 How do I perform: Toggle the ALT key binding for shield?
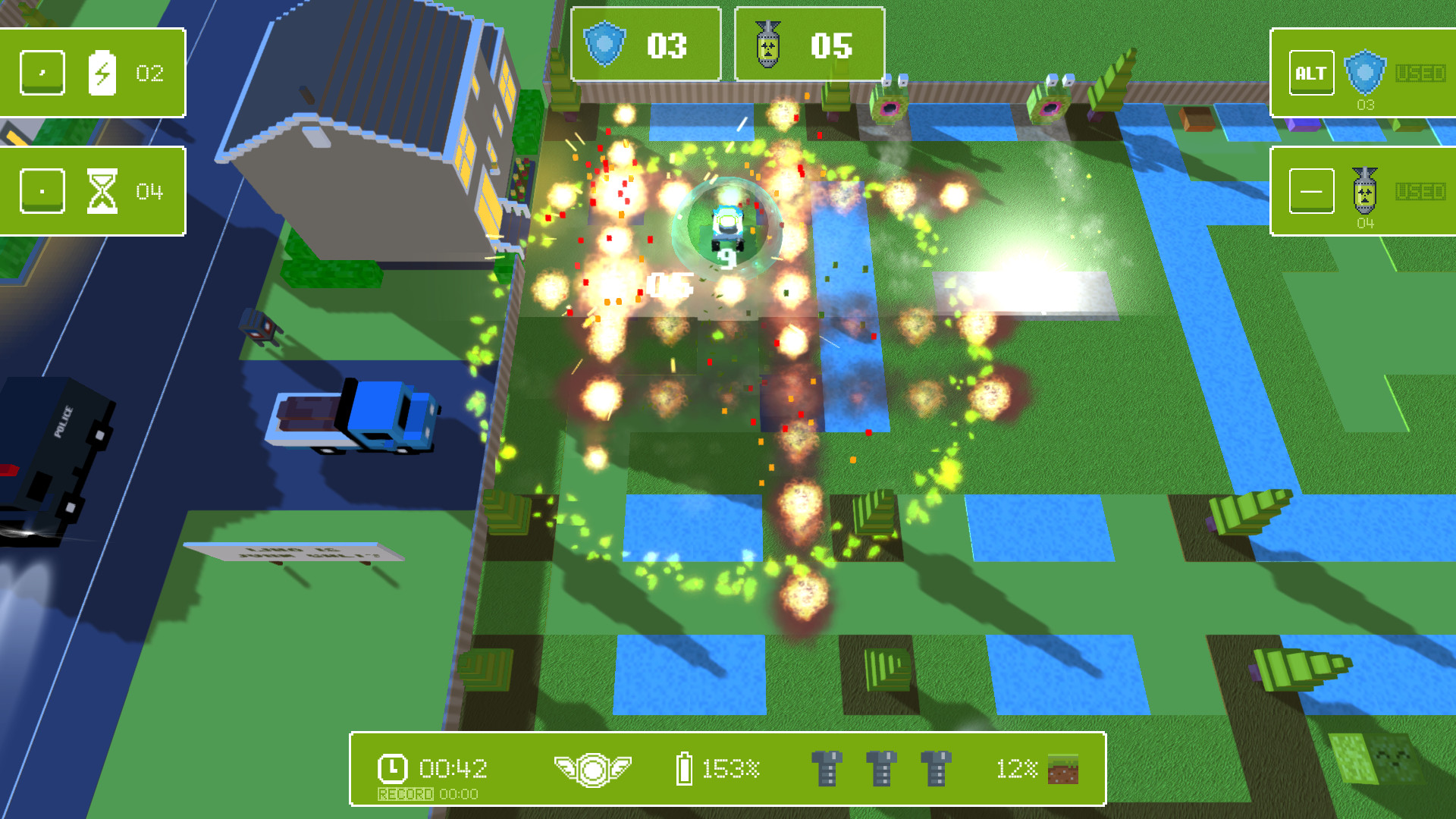click(x=1311, y=73)
